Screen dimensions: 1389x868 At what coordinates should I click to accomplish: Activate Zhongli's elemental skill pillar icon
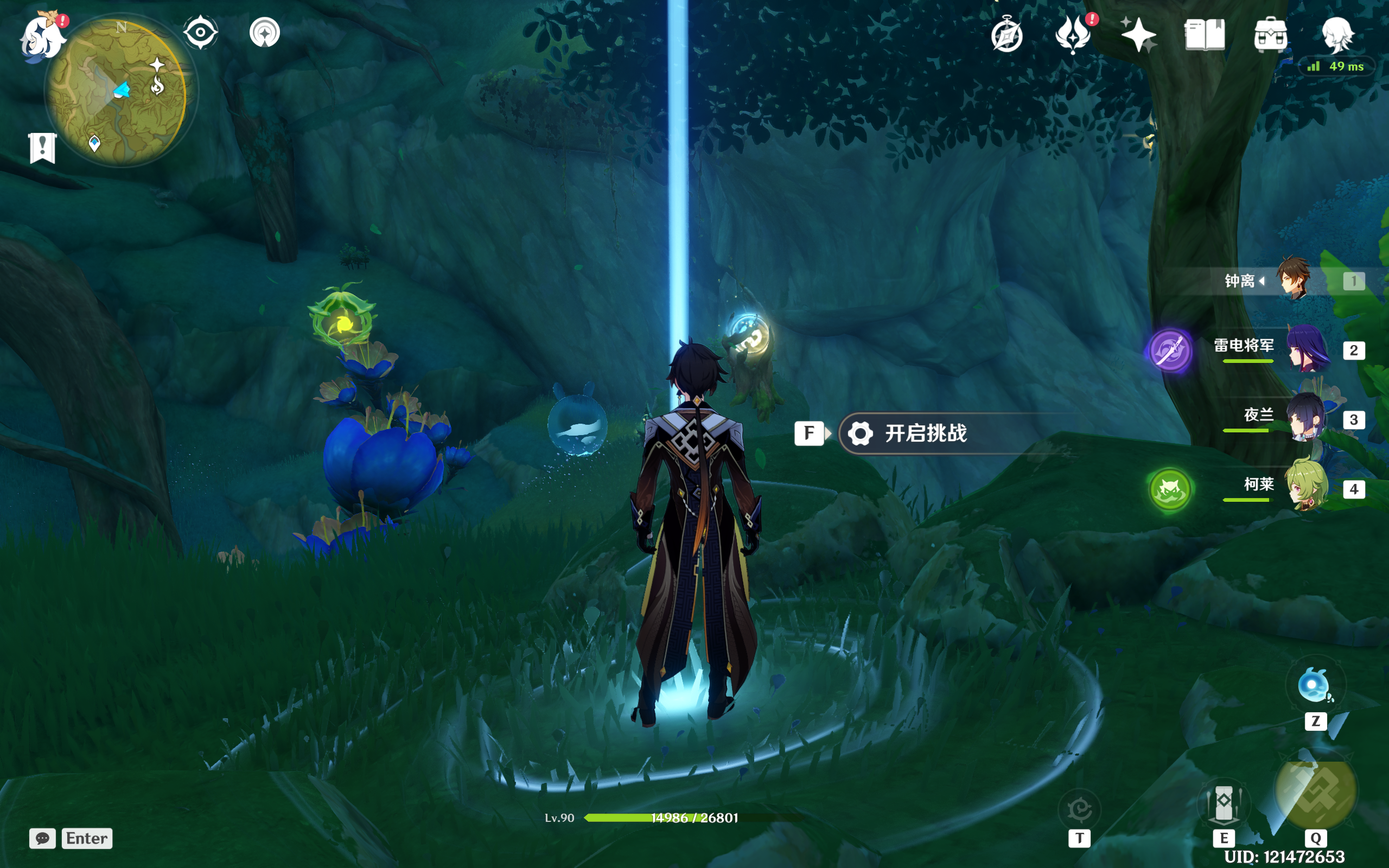[x=1223, y=803]
